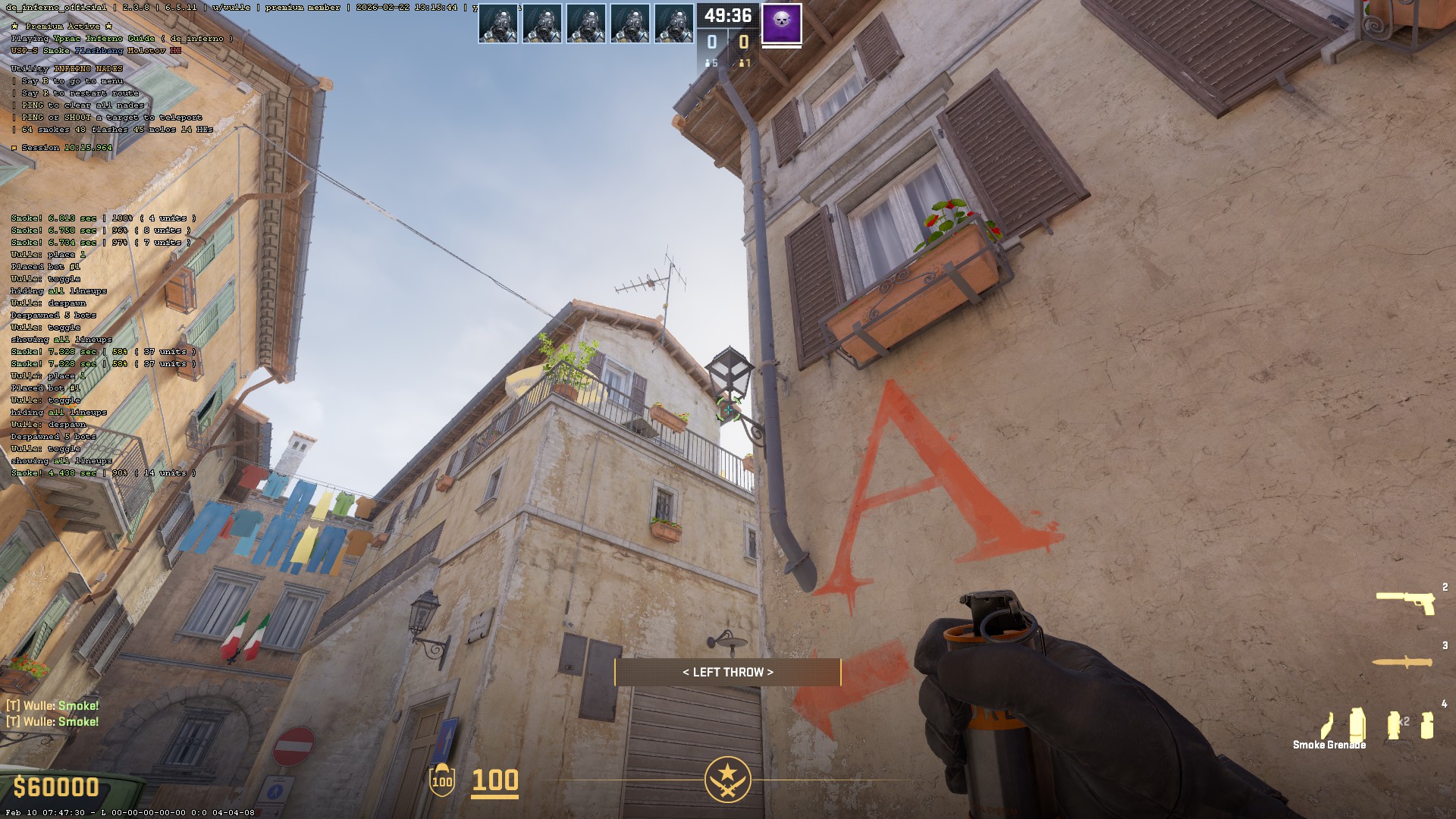This screenshot has width=1456, height=819.
Task: Click the CT player-count icon showing 5
Action: pos(711,61)
